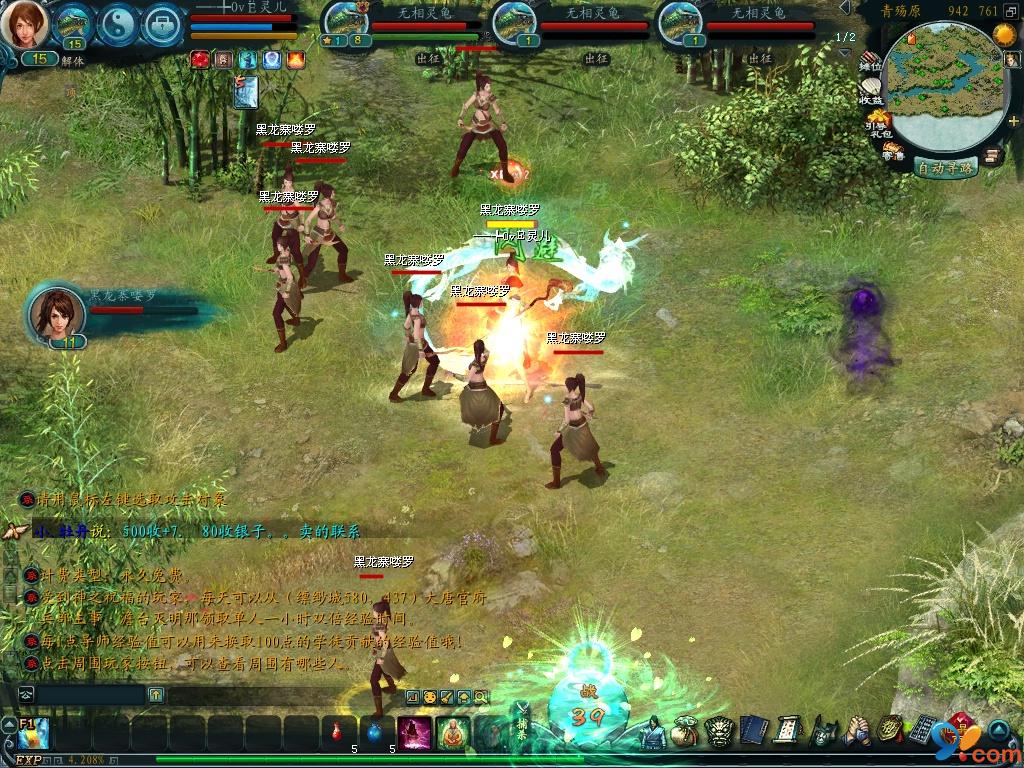Click the sun icon beside the minimap

coord(1004,36)
